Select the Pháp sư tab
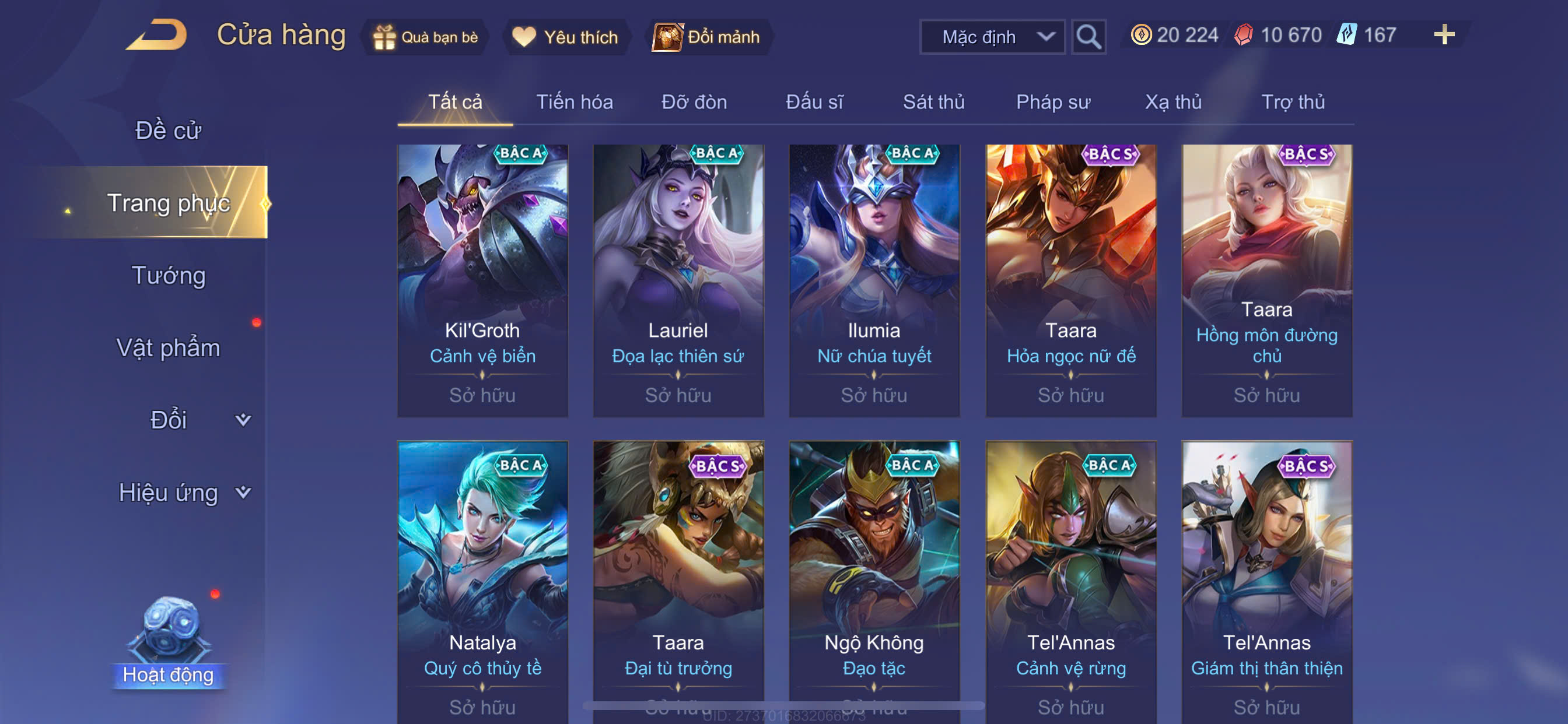 tap(1052, 102)
